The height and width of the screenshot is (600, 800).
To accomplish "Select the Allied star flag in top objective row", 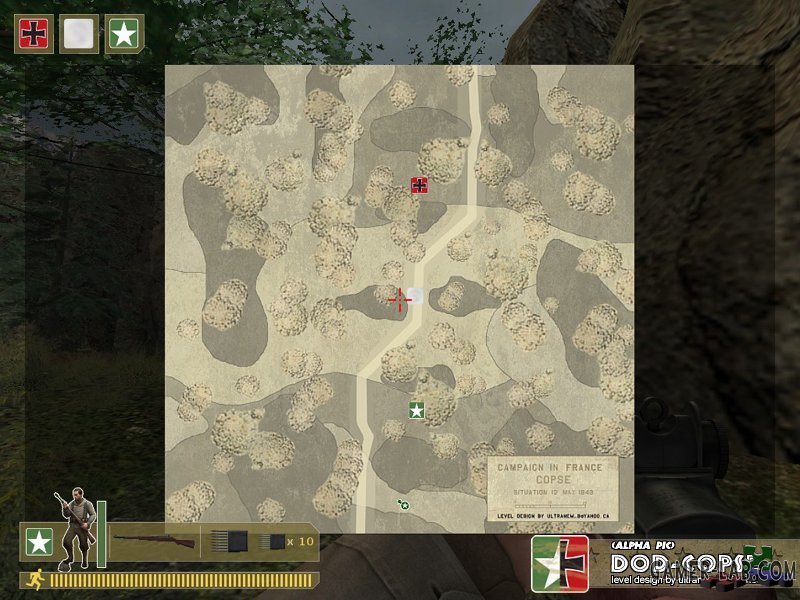I will tap(124, 34).
